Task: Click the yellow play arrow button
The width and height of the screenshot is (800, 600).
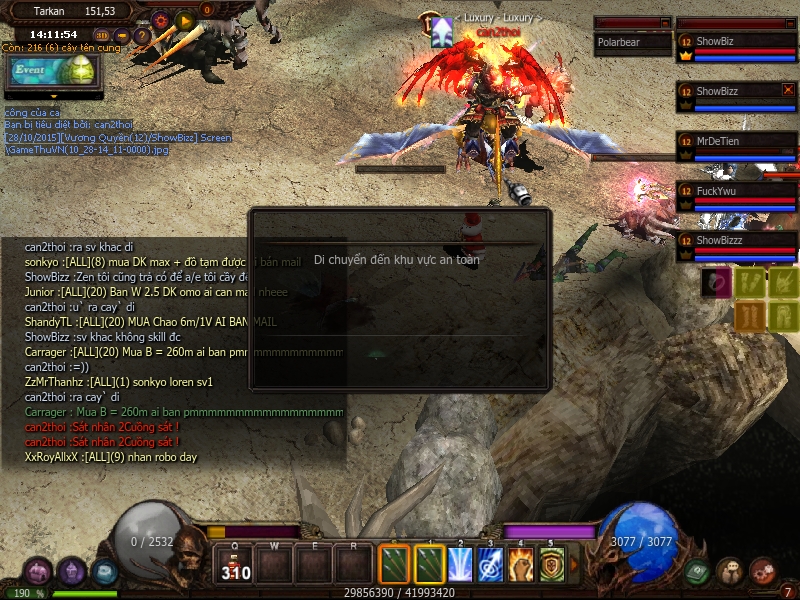Action: coord(184,19)
